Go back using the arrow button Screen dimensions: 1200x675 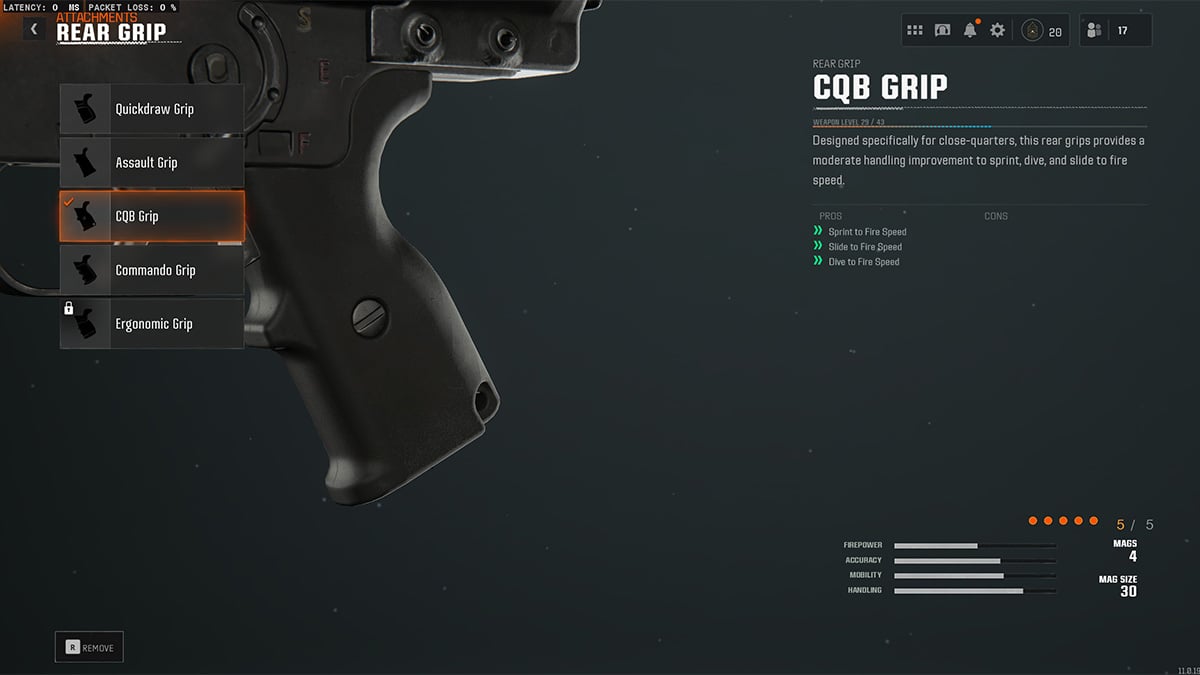coord(34,30)
